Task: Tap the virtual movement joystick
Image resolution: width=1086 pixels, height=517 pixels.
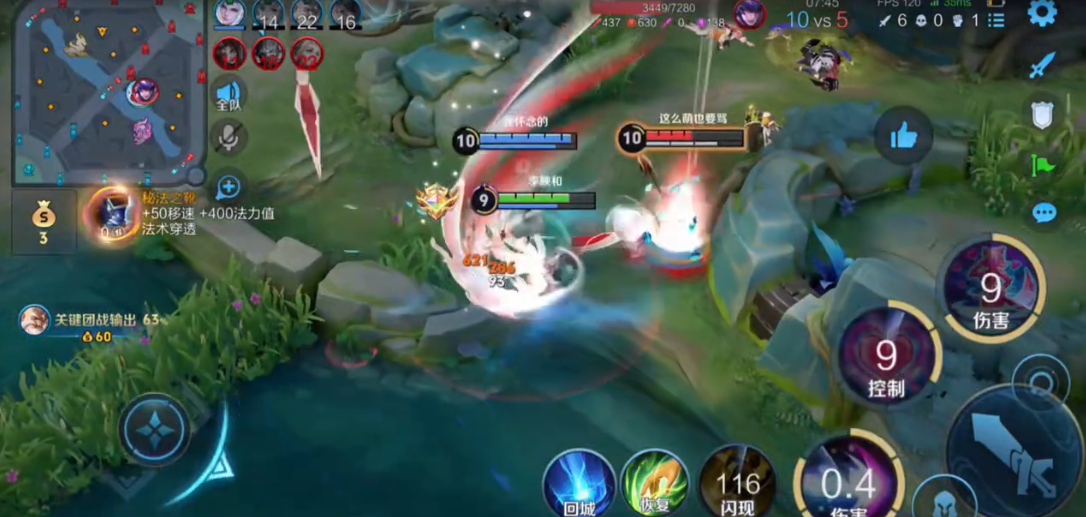Action: (x=155, y=430)
